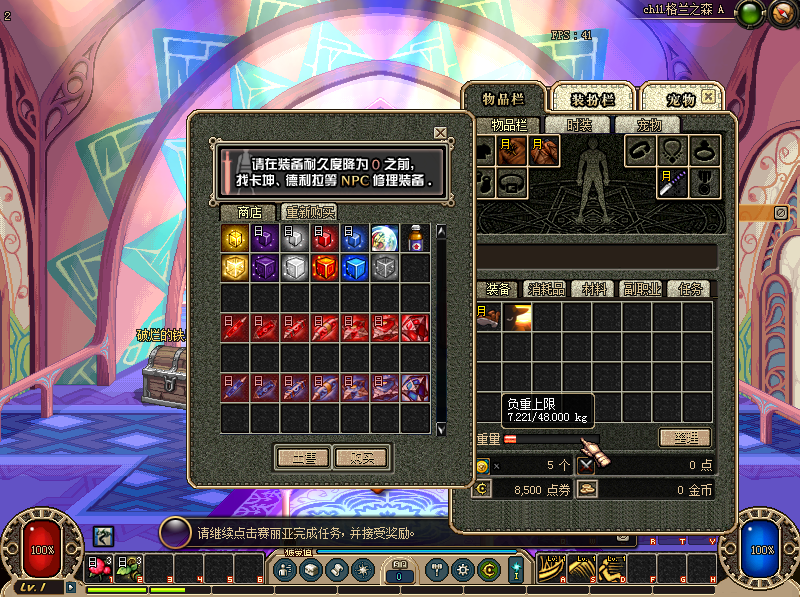
Task: Select the 商店 shop tab
Action: click(249, 212)
